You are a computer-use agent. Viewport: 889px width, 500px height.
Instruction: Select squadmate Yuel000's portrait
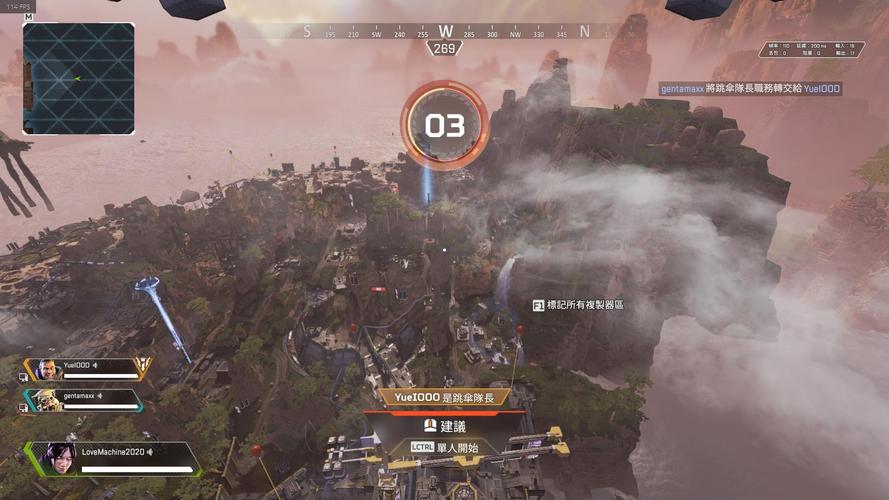[x=47, y=369]
